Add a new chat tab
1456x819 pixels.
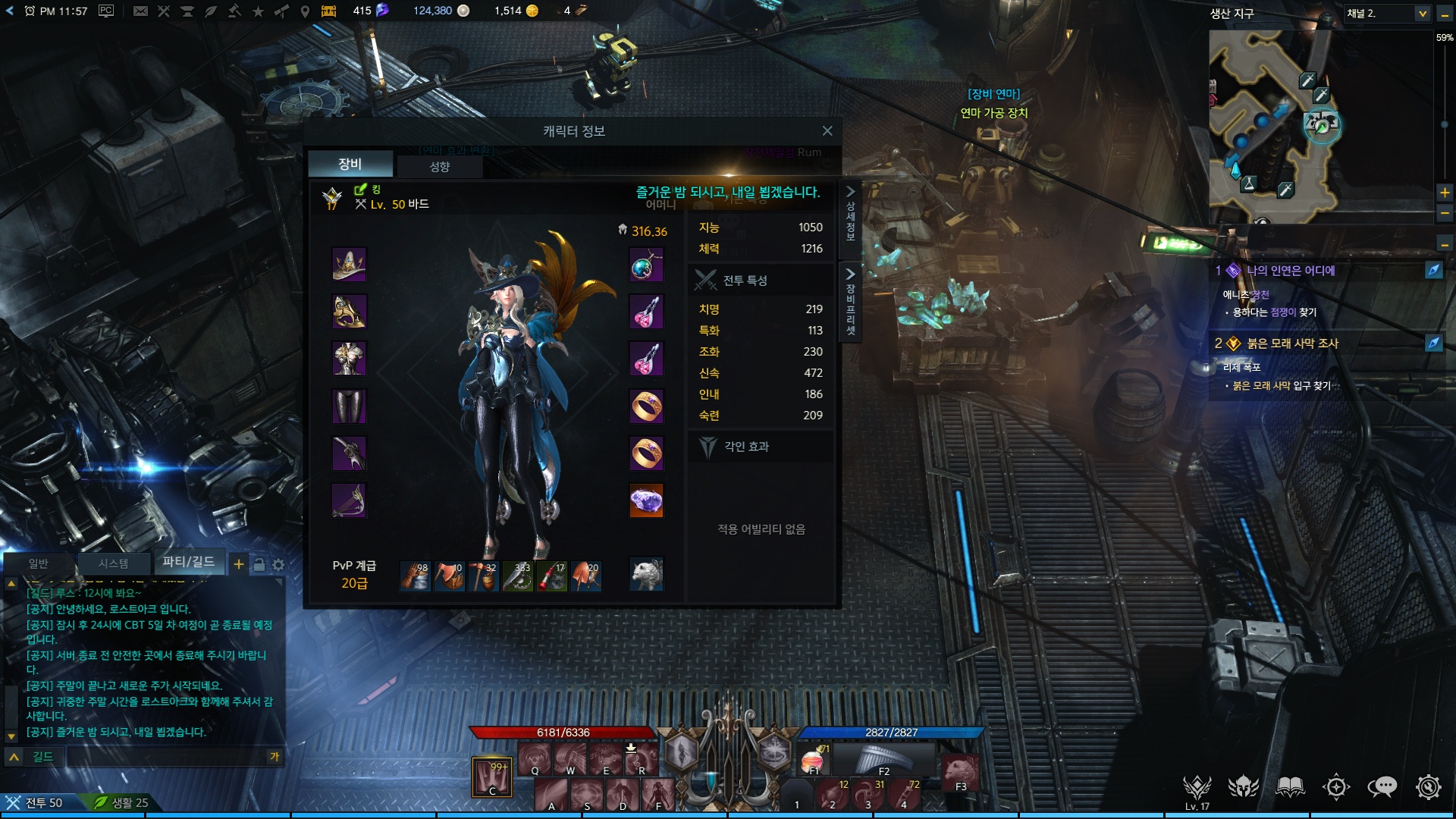pyautogui.click(x=238, y=564)
